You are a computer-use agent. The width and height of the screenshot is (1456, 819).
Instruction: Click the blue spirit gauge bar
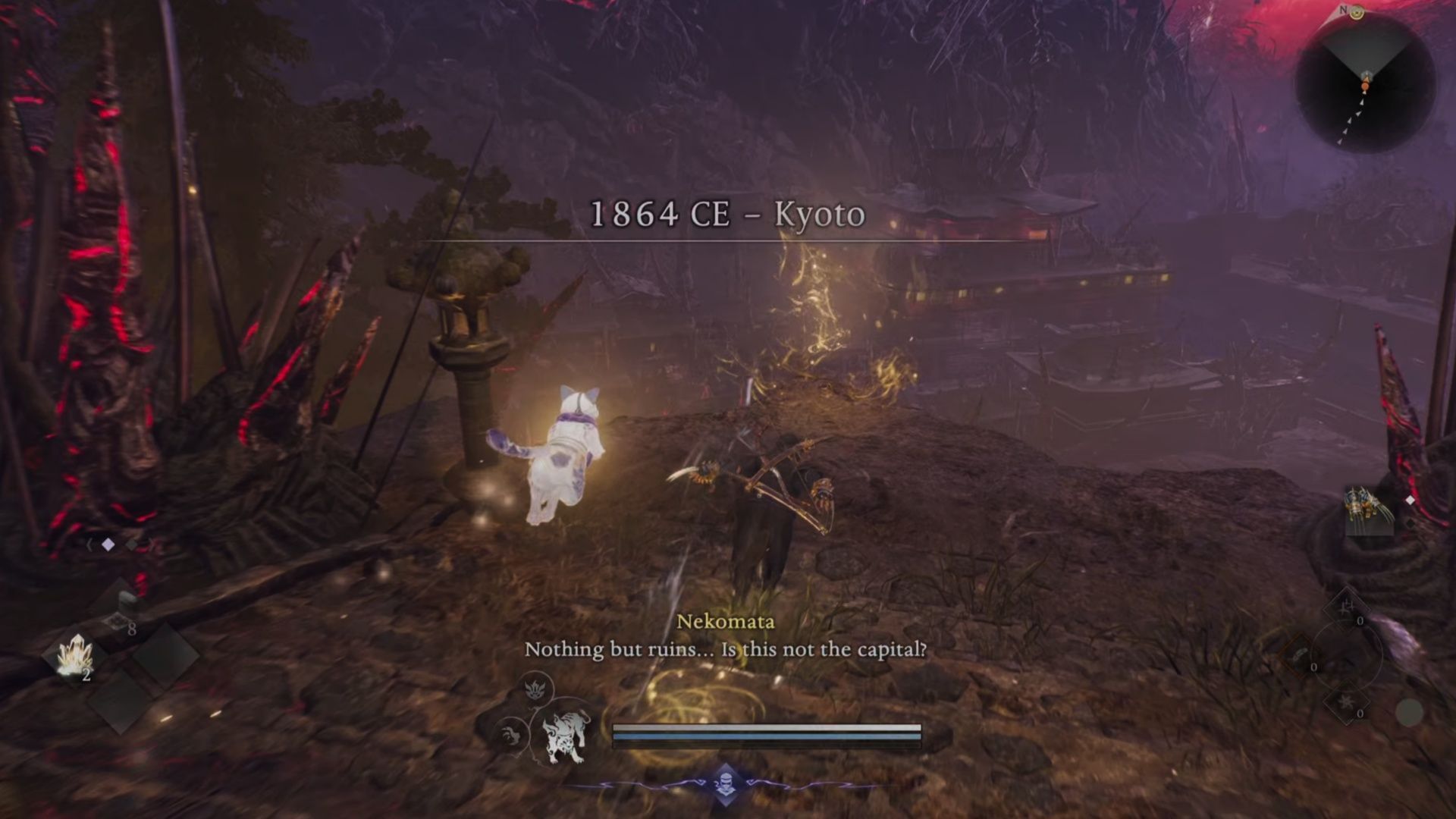pyautogui.click(x=766, y=735)
